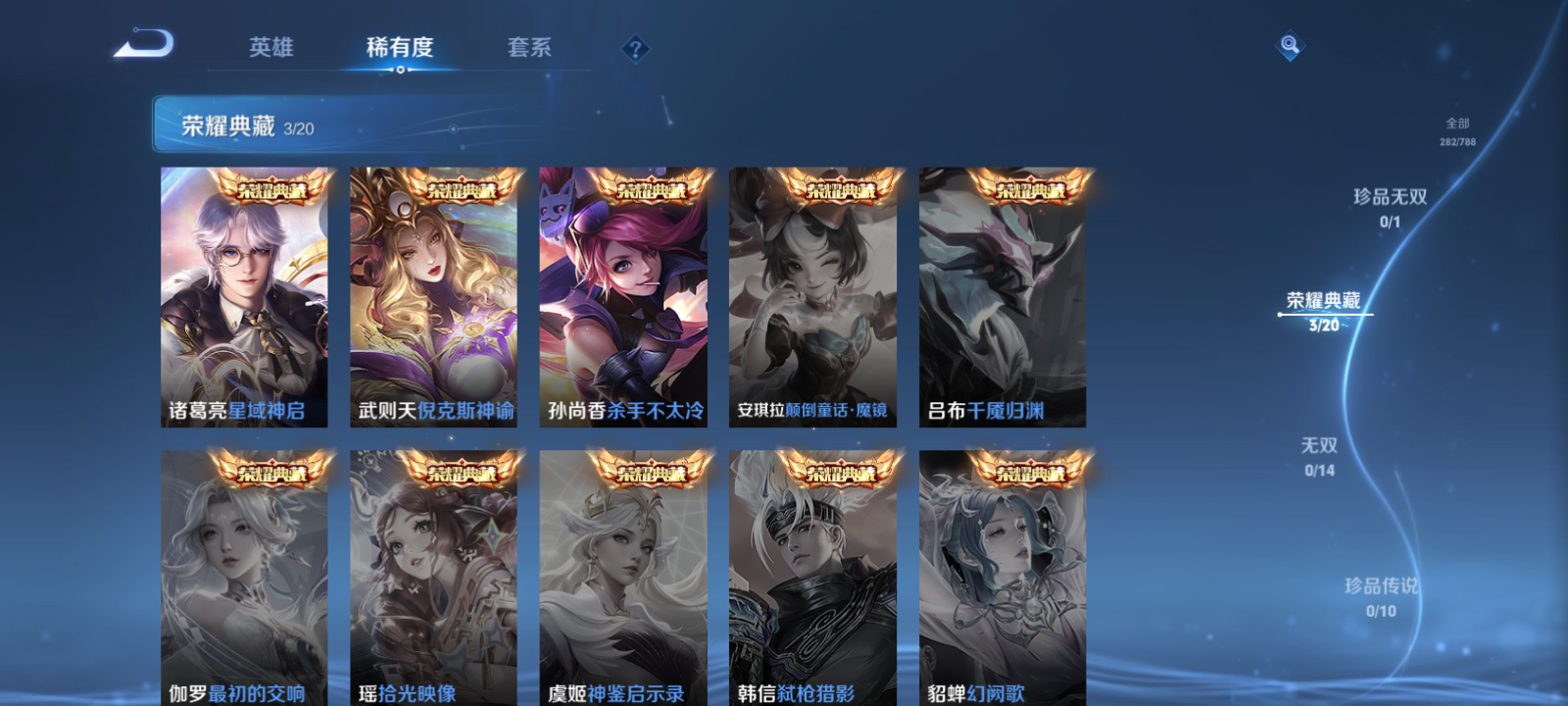The height and width of the screenshot is (706, 1568).
Task: Click the 荣耀典藏 crest on 貂蝉's skin card
Action: (1031, 473)
